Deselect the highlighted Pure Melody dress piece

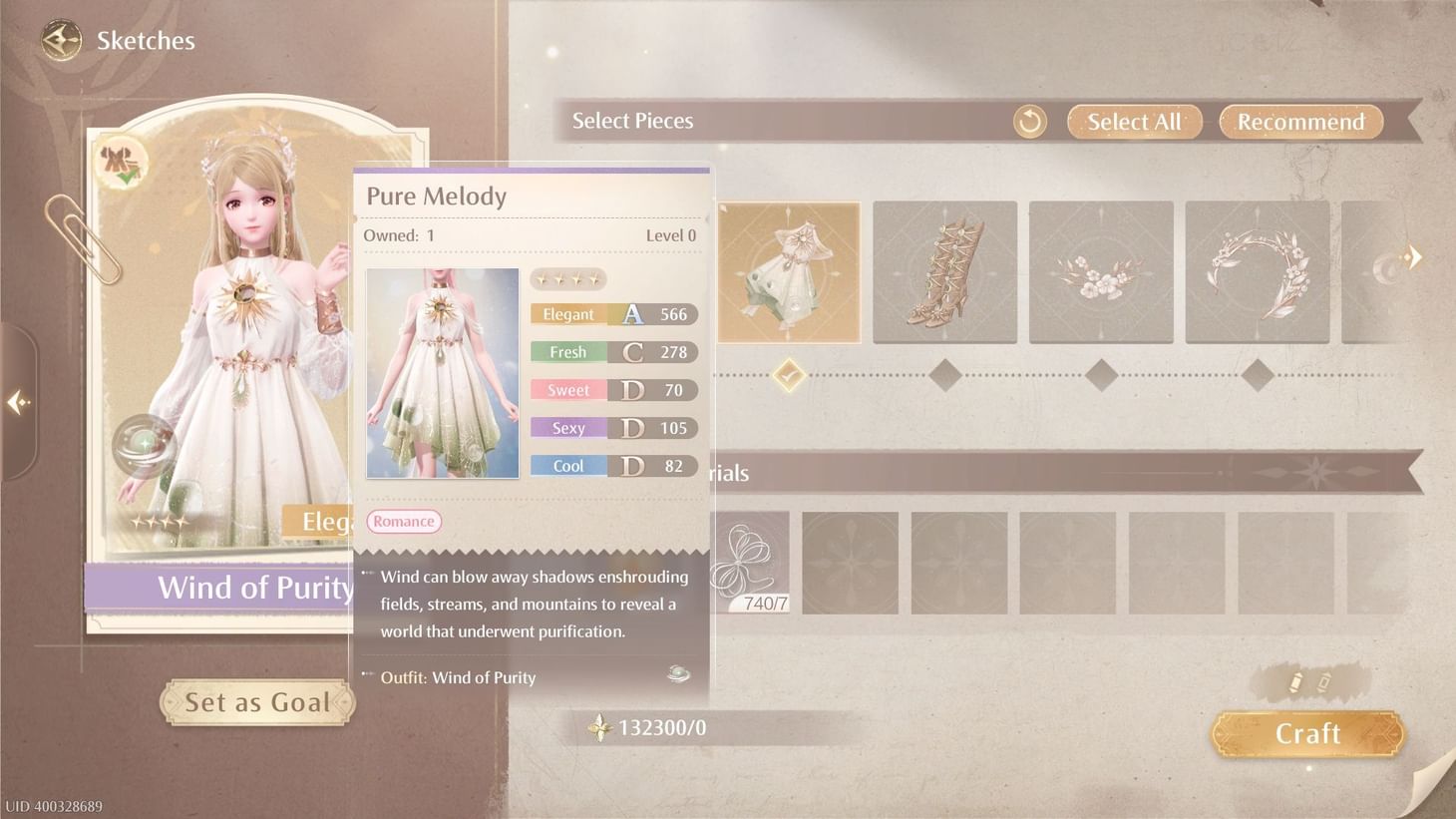point(788,271)
